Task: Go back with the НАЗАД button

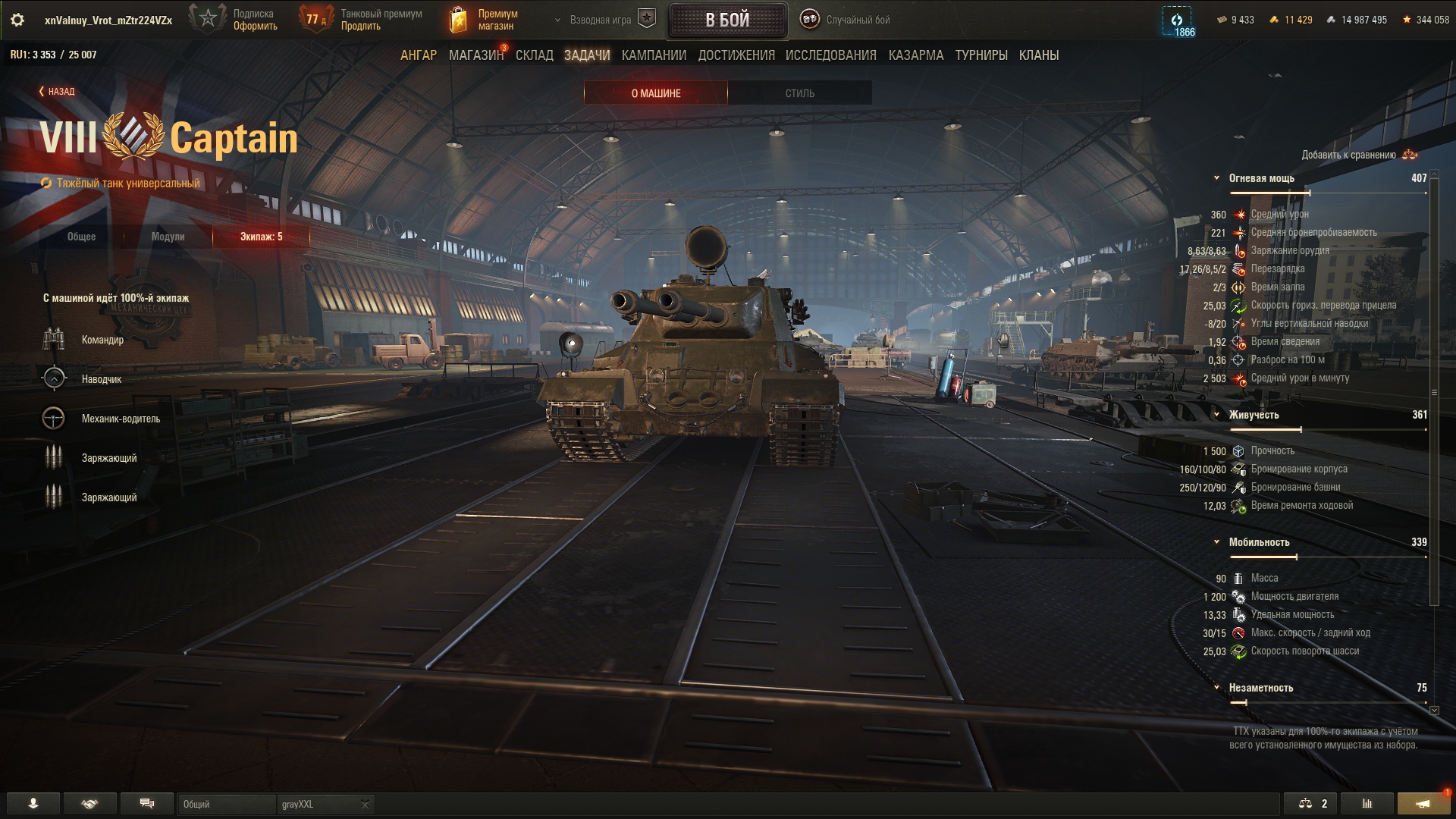Action: tap(57, 92)
